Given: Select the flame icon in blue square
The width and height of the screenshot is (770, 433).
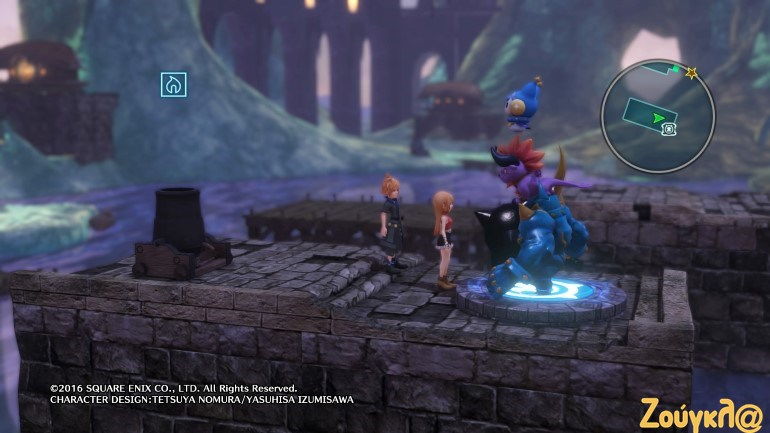Looking at the screenshot, I should [174, 85].
